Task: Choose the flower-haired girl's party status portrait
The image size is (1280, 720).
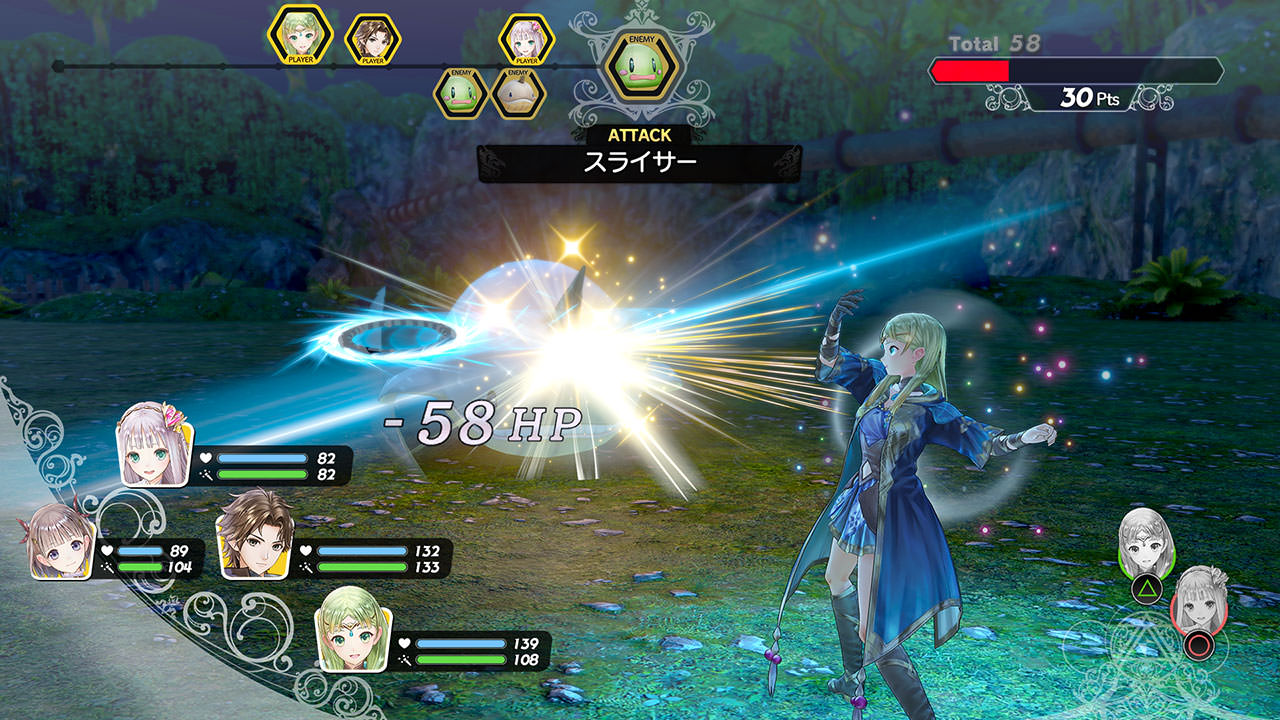Action: coord(155,444)
